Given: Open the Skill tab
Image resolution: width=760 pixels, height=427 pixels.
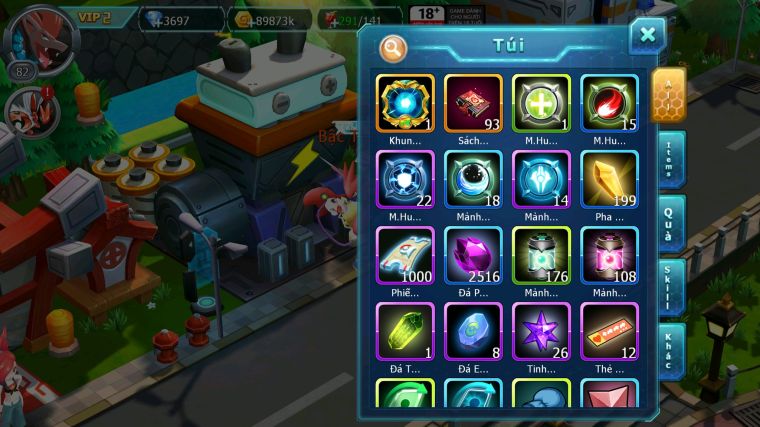Looking at the screenshot, I should tap(670, 284).
